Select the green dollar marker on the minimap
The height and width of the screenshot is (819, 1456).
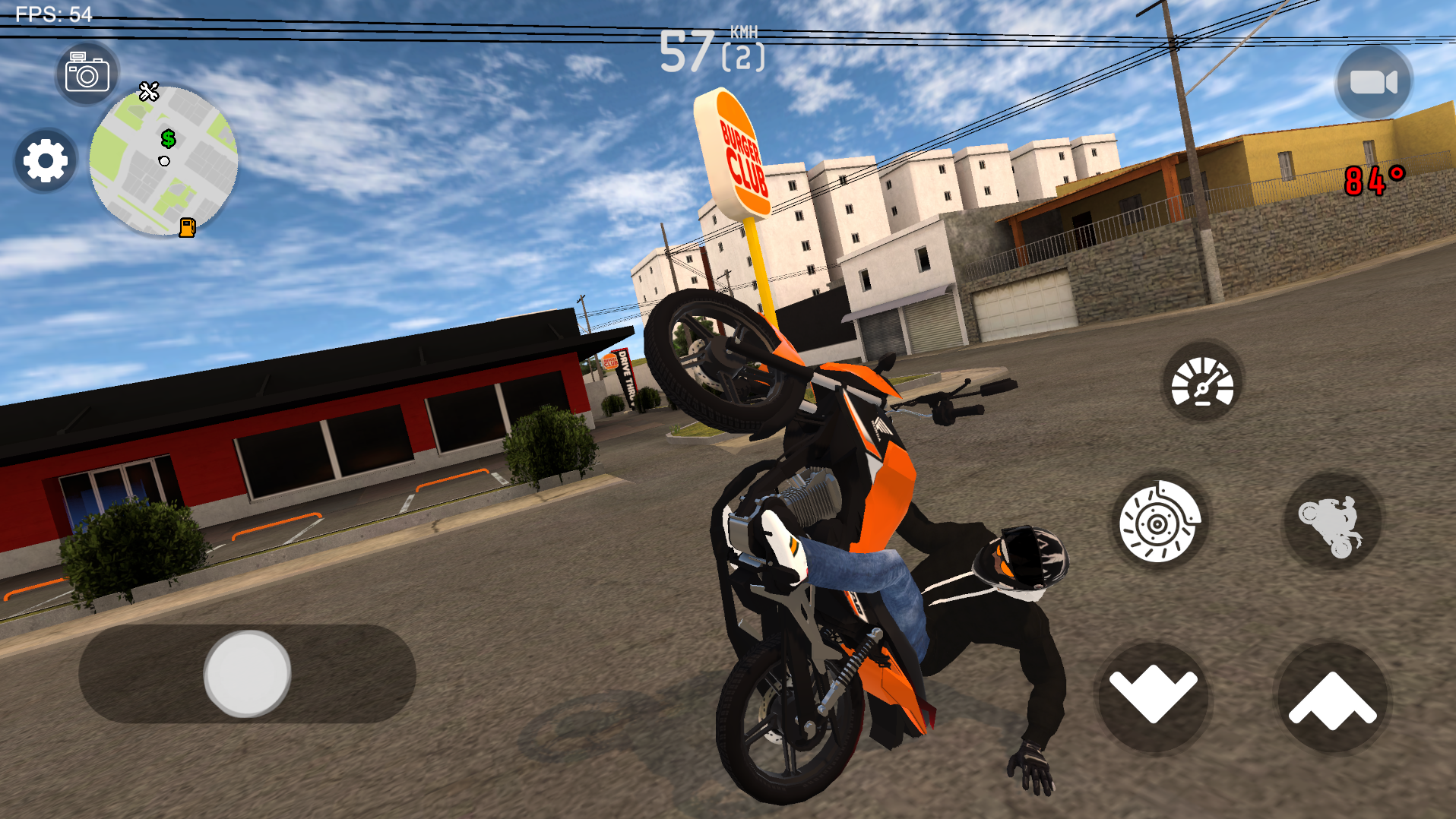click(x=168, y=140)
